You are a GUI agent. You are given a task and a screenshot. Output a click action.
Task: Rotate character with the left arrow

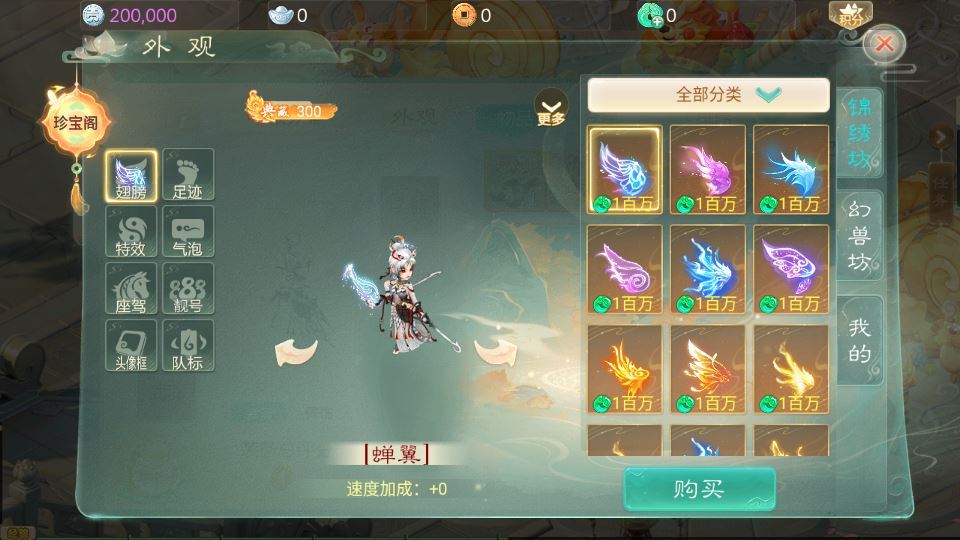(x=296, y=350)
